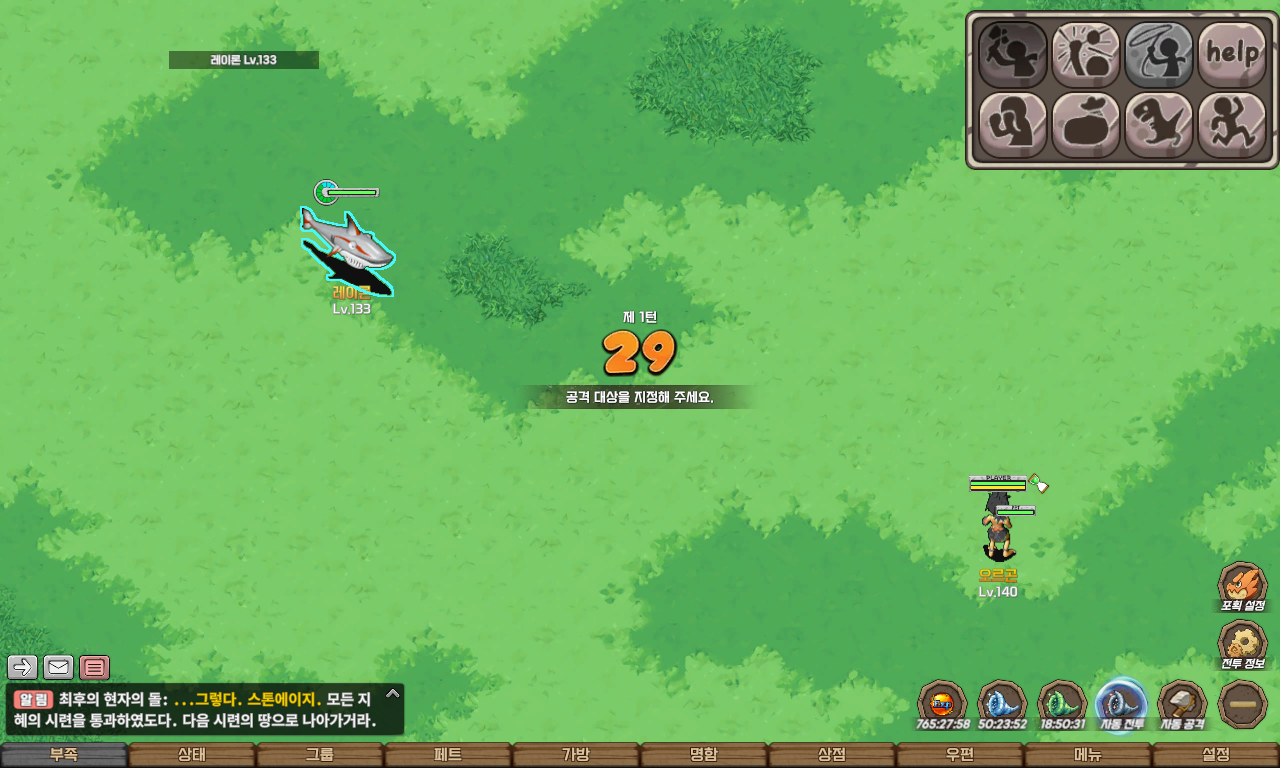Open 전투 정보 battle info
This screenshot has height=768, width=1280.
click(1242, 646)
